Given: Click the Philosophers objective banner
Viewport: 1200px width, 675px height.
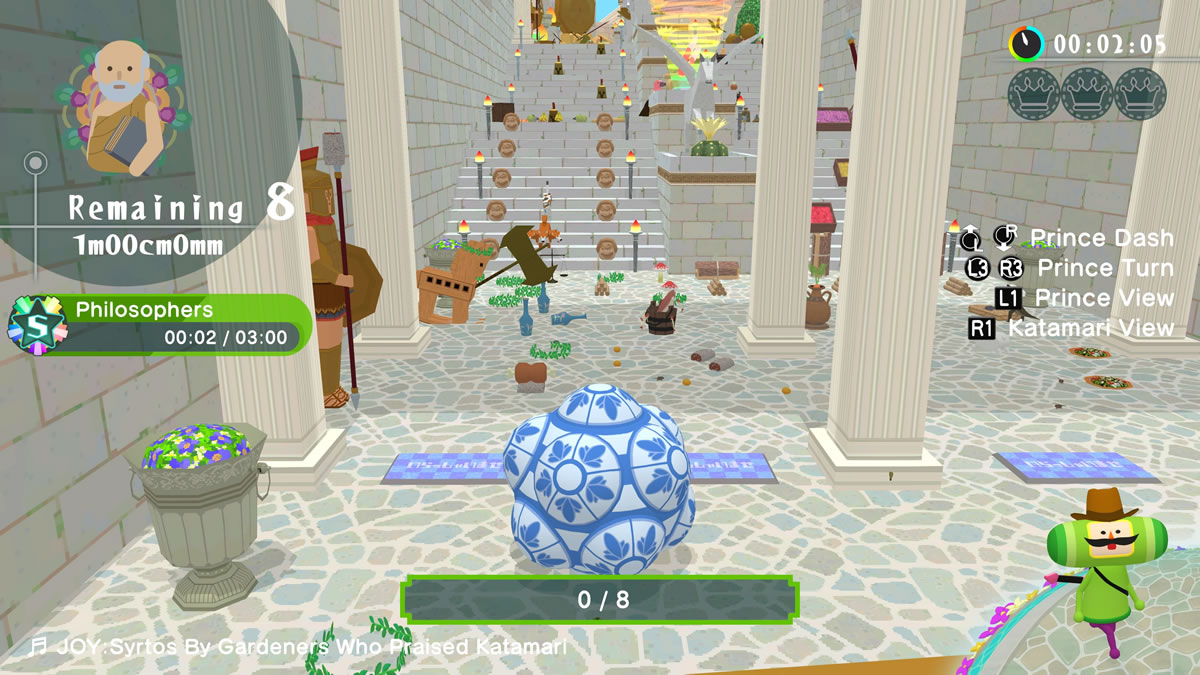Looking at the screenshot, I should click(x=180, y=324).
